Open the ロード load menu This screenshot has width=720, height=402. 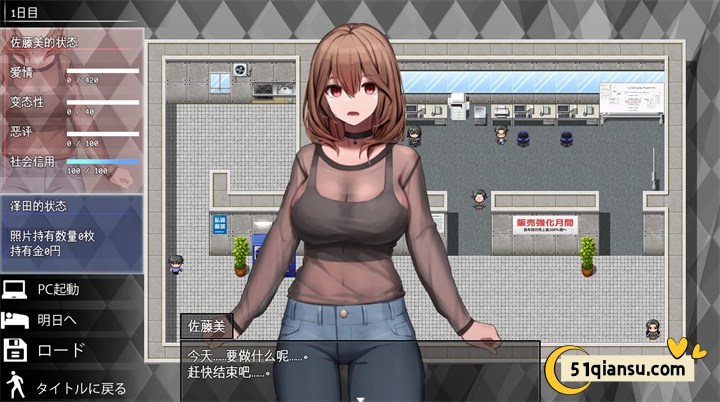point(59,351)
